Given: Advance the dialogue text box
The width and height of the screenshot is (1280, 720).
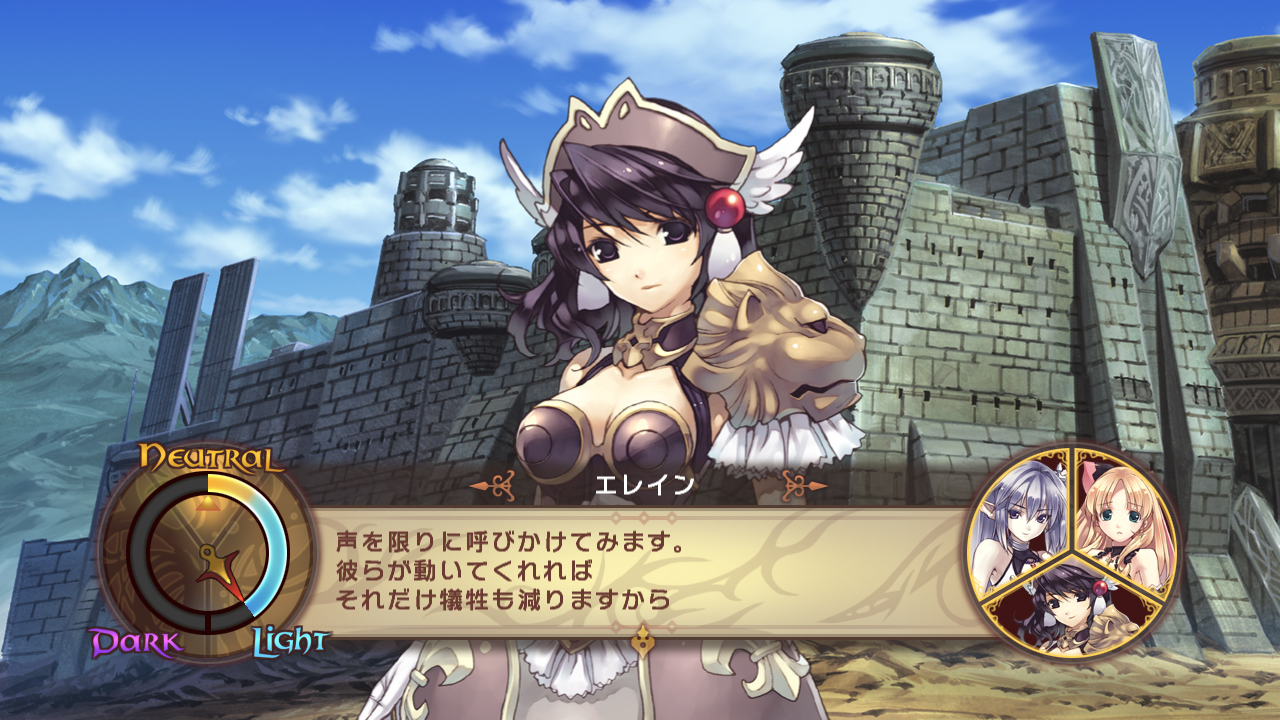Looking at the screenshot, I should (640, 572).
